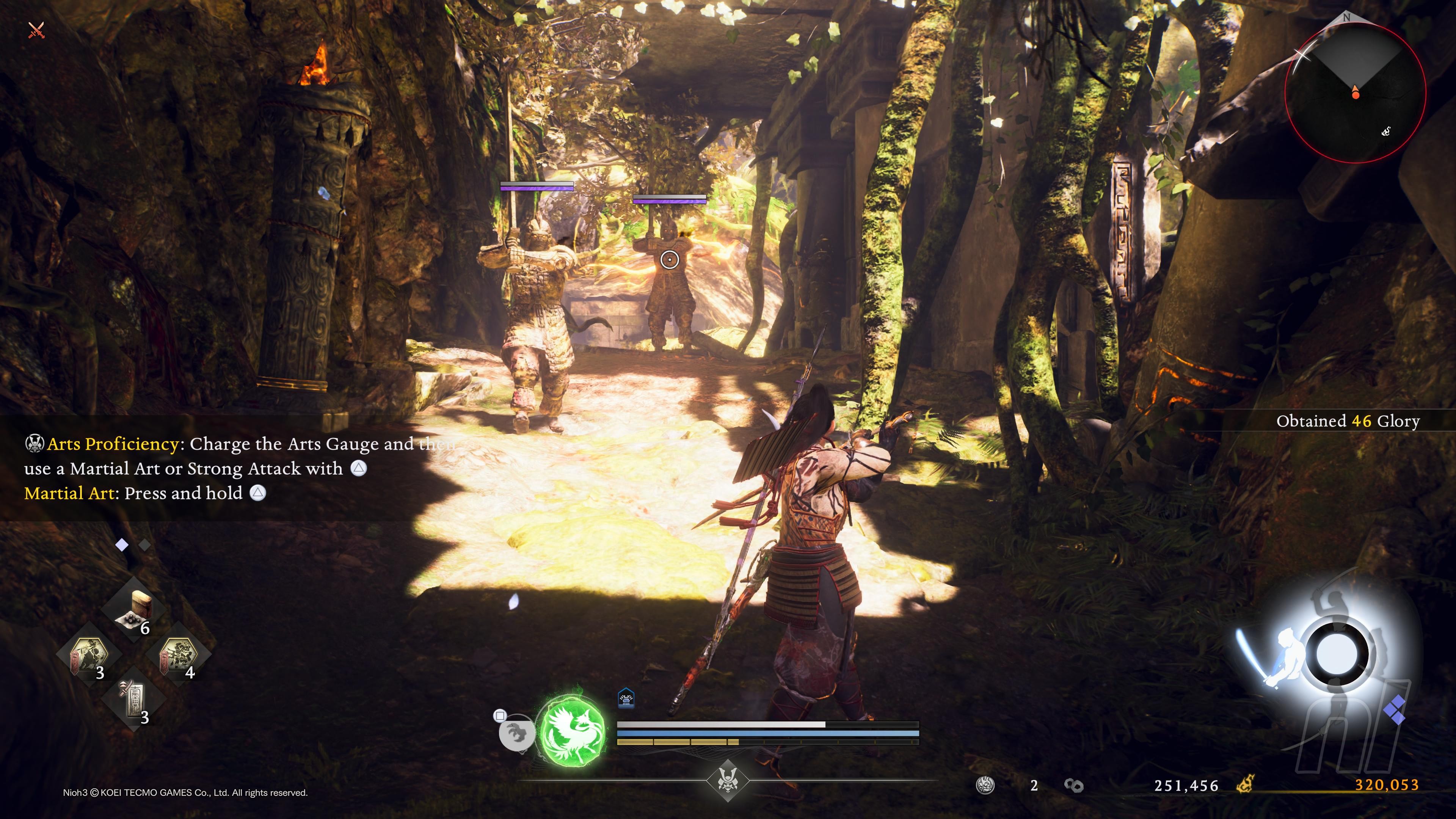Trigger the grey claw skill icon
Image resolution: width=1456 pixels, height=819 pixels.
pyautogui.click(x=516, y=733)
